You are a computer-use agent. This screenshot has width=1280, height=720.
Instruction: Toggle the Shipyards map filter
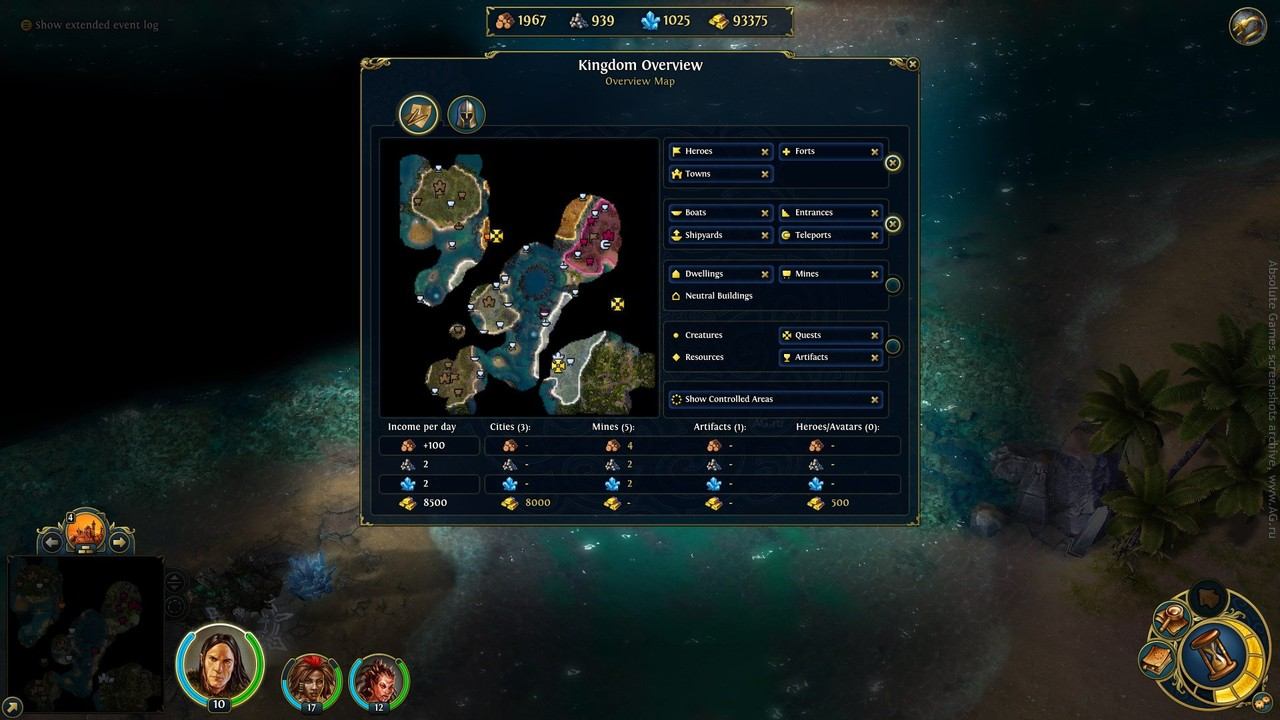[x=720, y=235]
